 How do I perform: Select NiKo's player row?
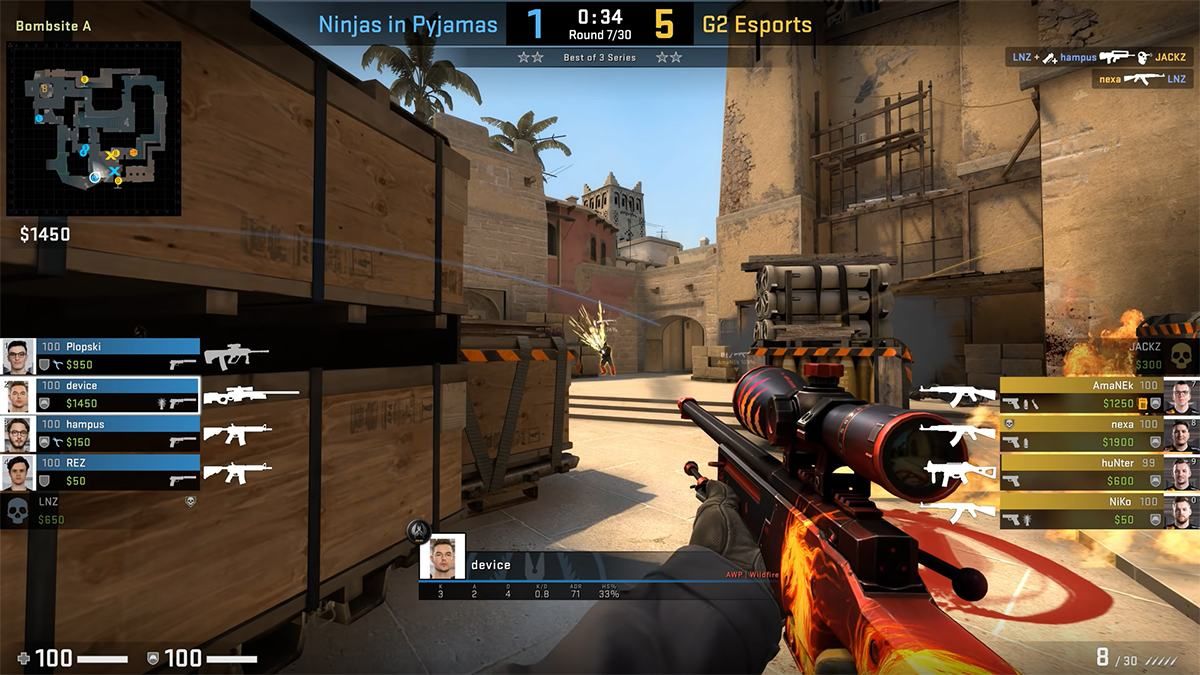click(x=1080, y=511)
